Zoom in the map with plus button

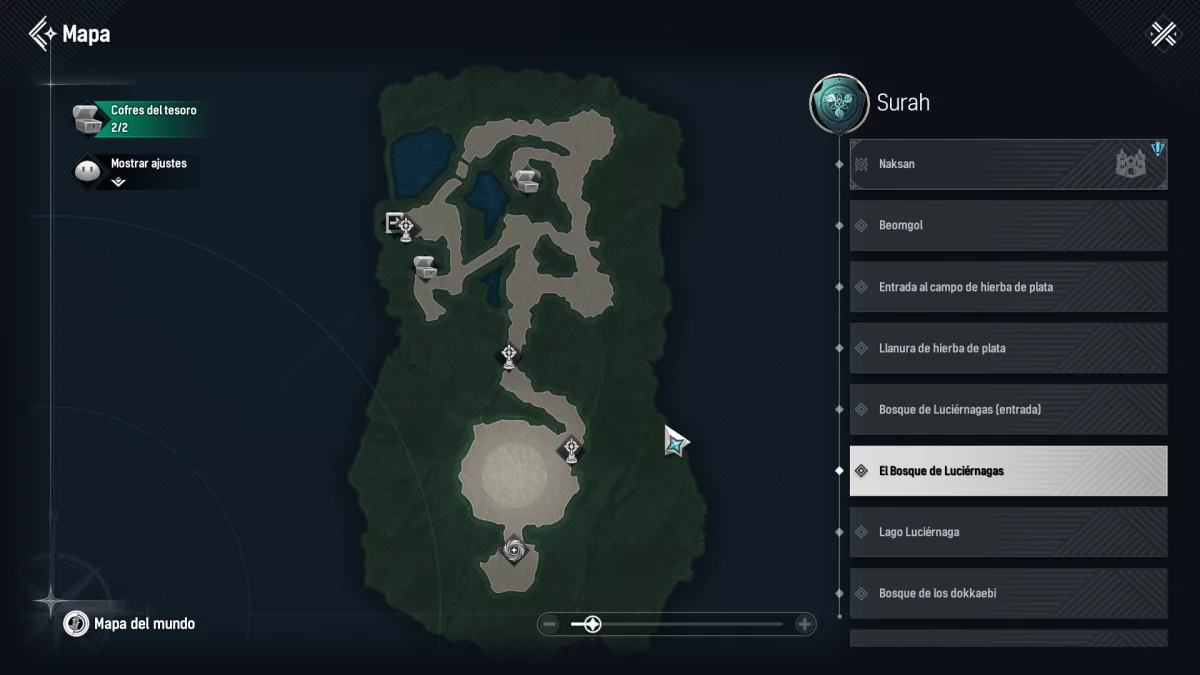click(804, 625)
